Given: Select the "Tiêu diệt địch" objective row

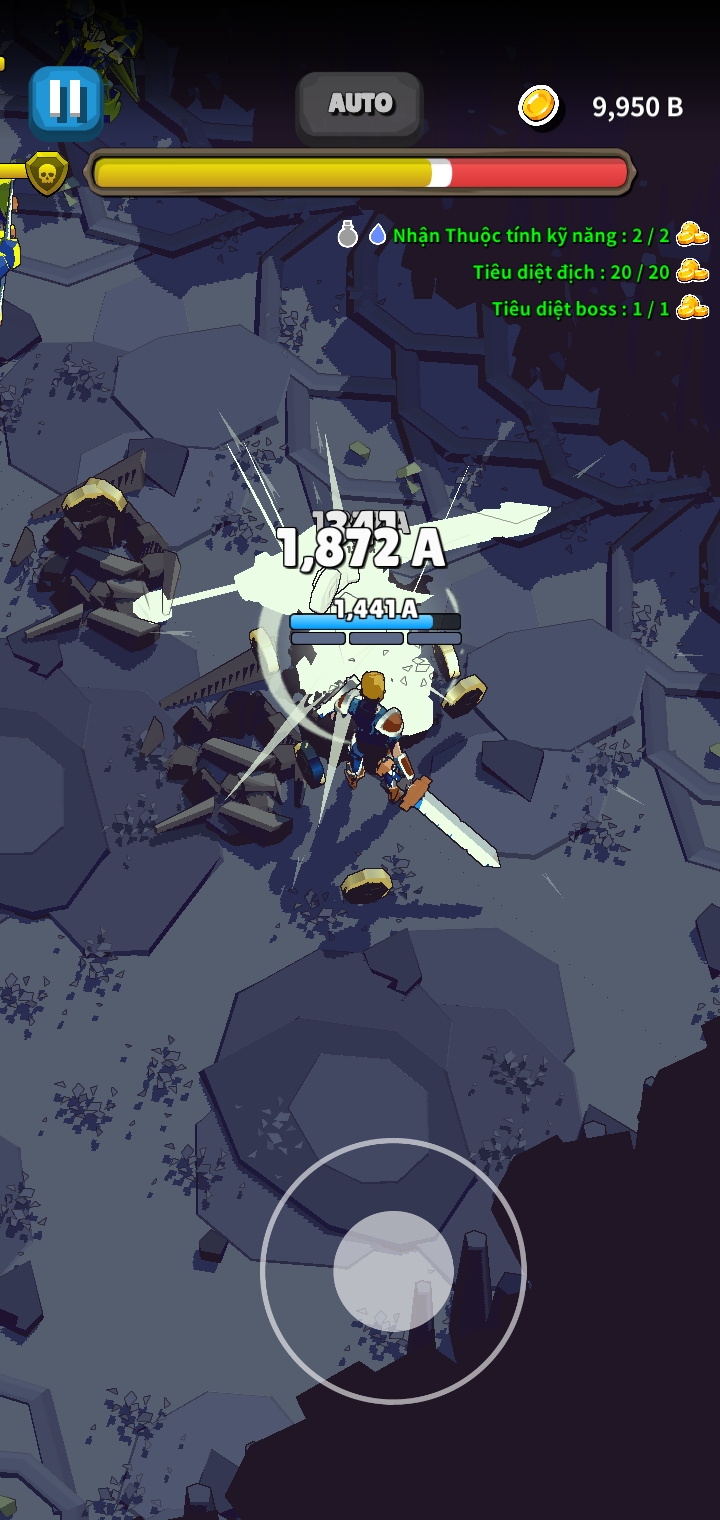Looking at the screenshot, I should [571, 272].
